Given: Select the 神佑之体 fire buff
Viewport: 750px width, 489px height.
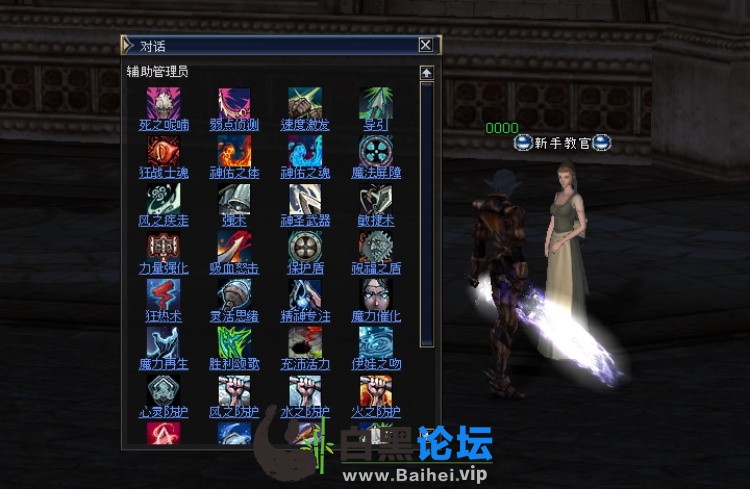Looking at the screenshot, I should [234, 173].
